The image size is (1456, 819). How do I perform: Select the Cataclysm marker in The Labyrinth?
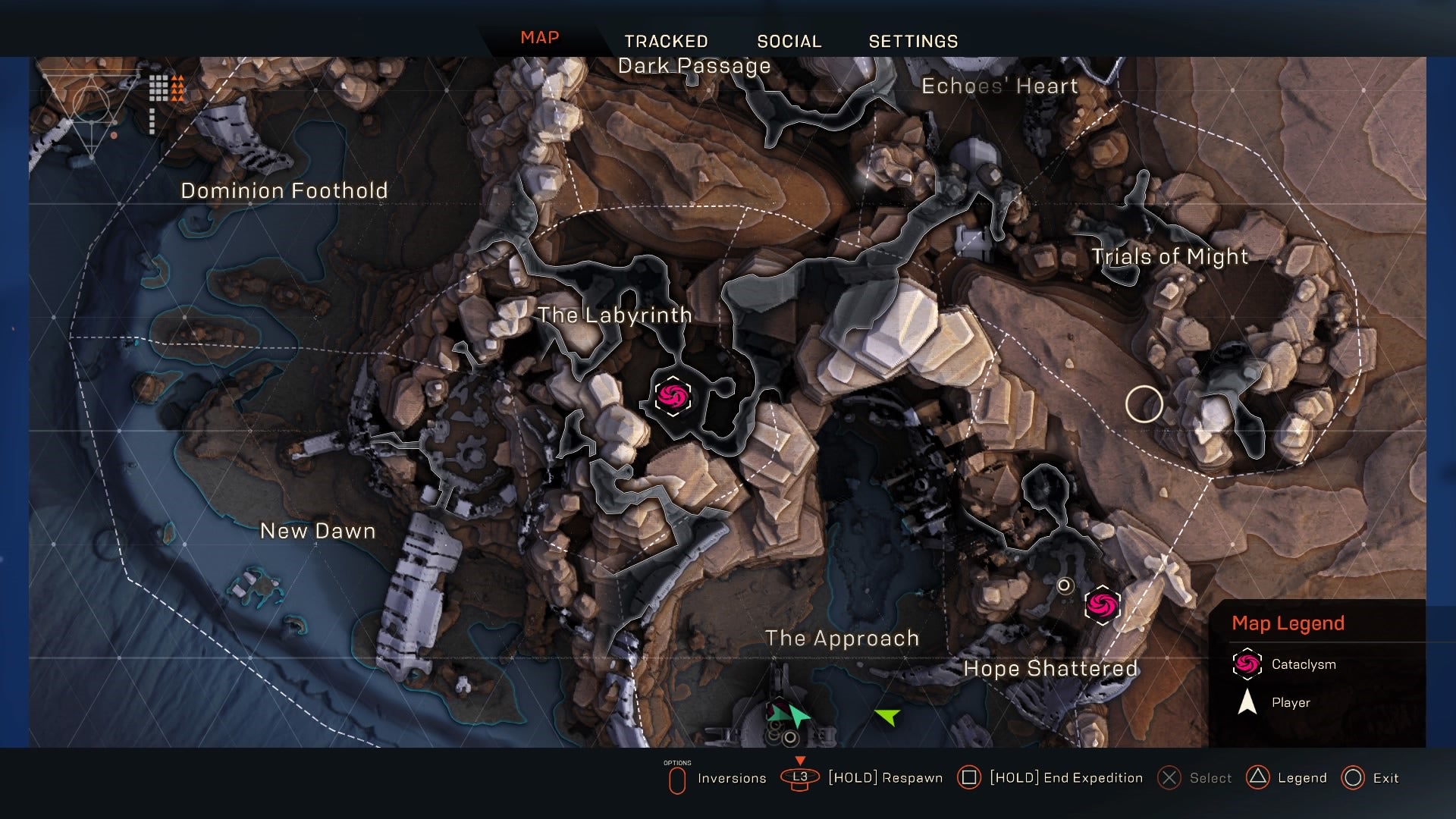pos(673,396)
